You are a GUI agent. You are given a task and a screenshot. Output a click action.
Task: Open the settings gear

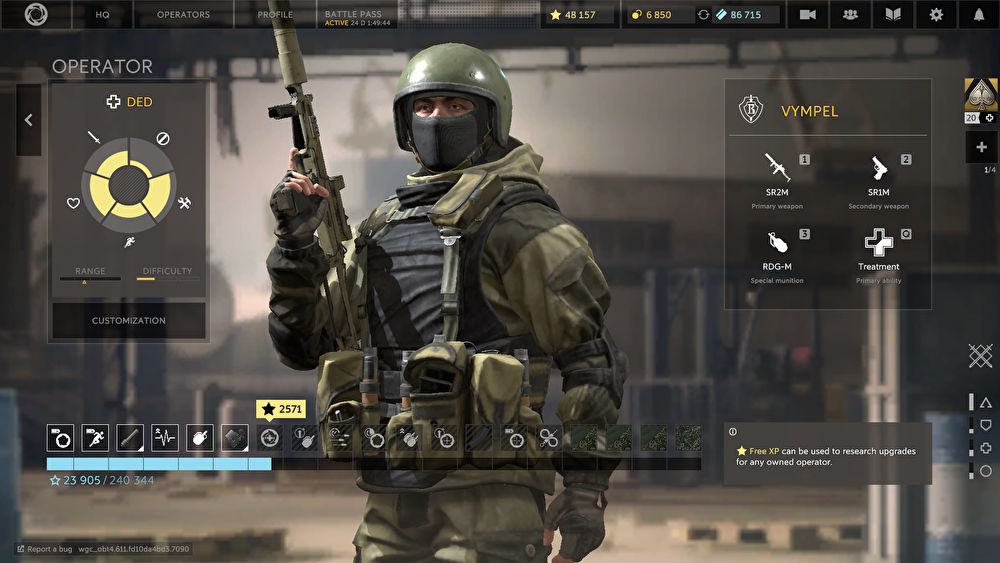click(936, 15)
